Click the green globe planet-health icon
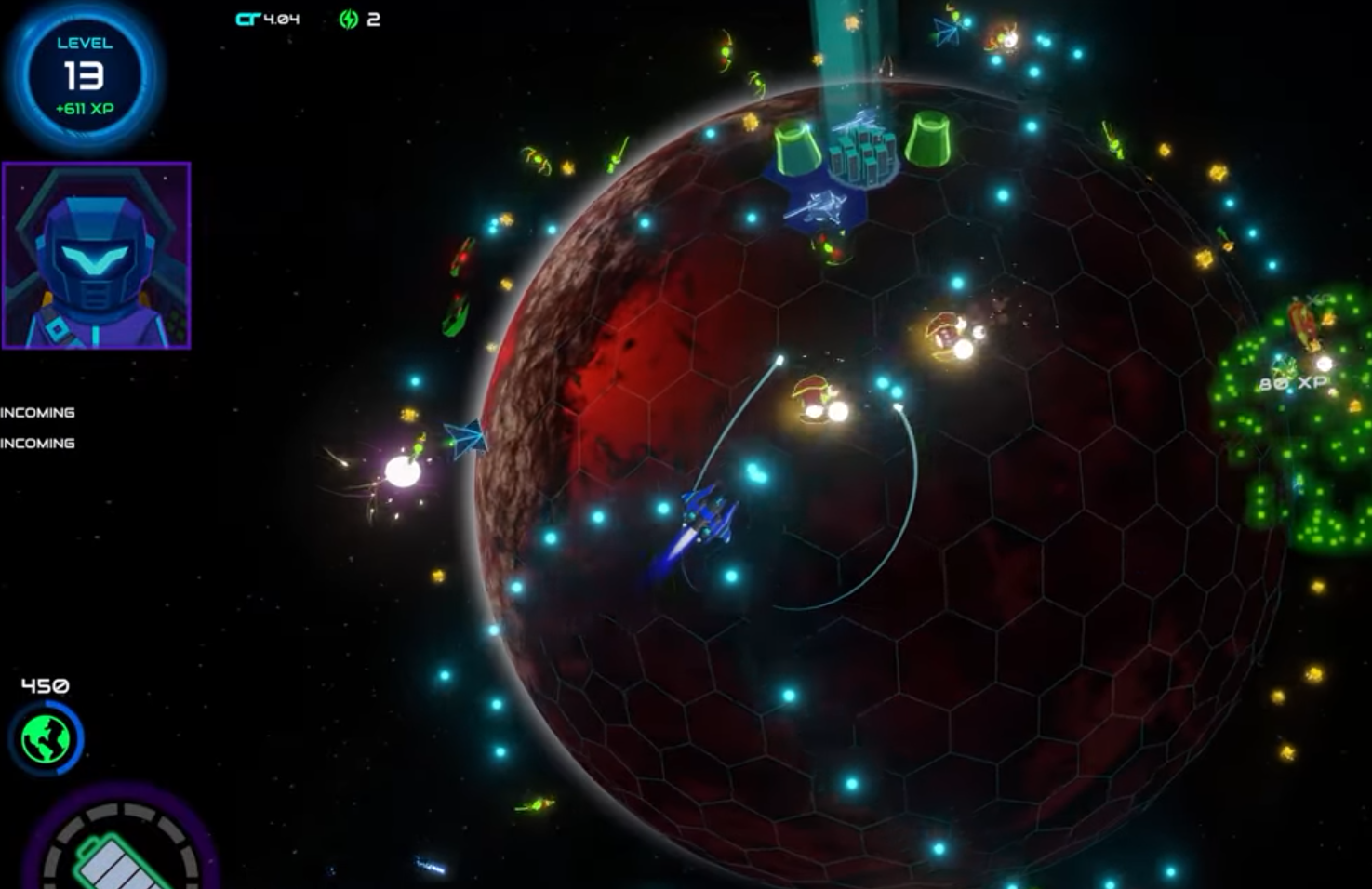This screenshot has width=1372, height=889. [x=47, y=738]
